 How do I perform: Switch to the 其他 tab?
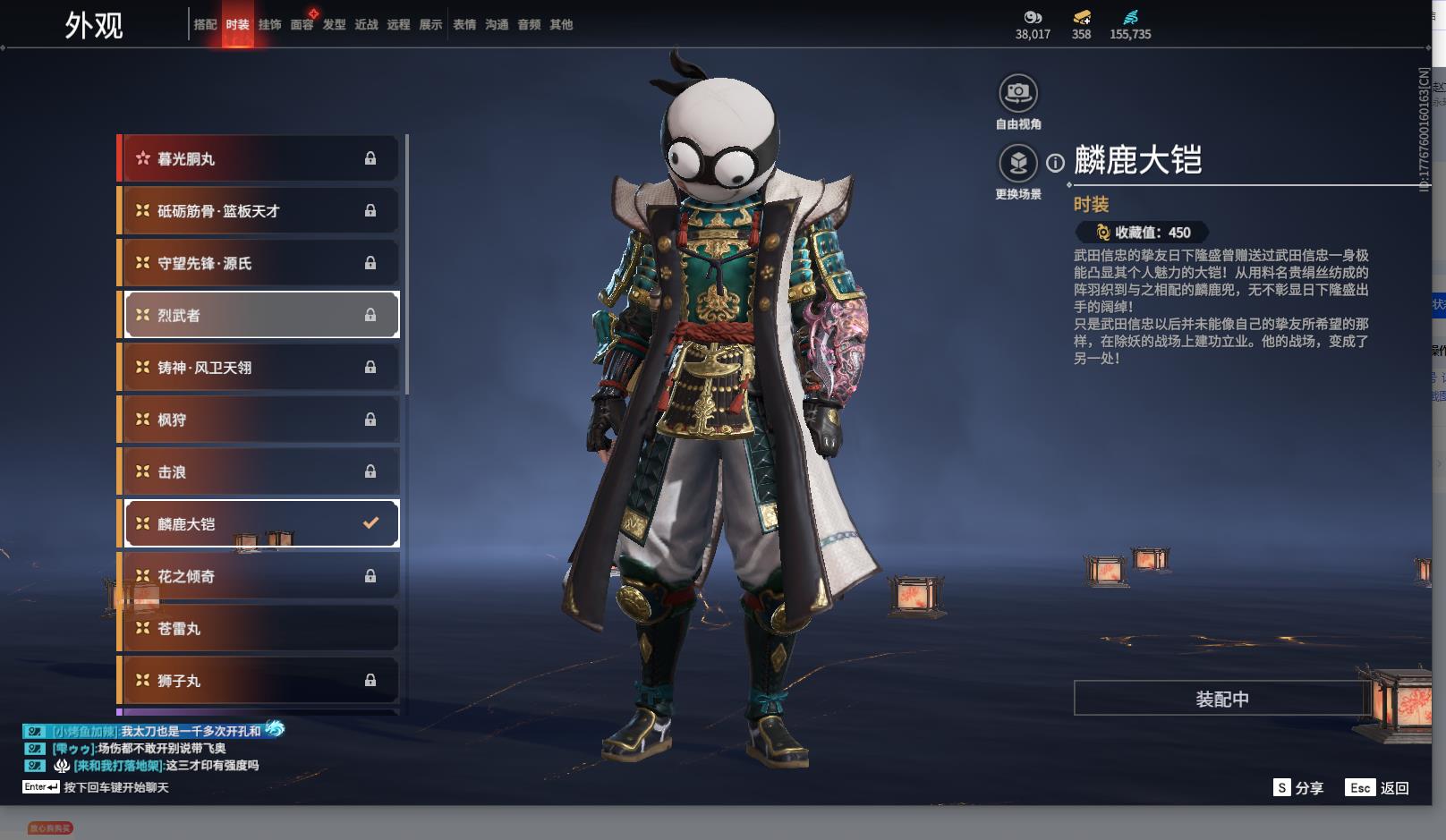pos(561,25)
